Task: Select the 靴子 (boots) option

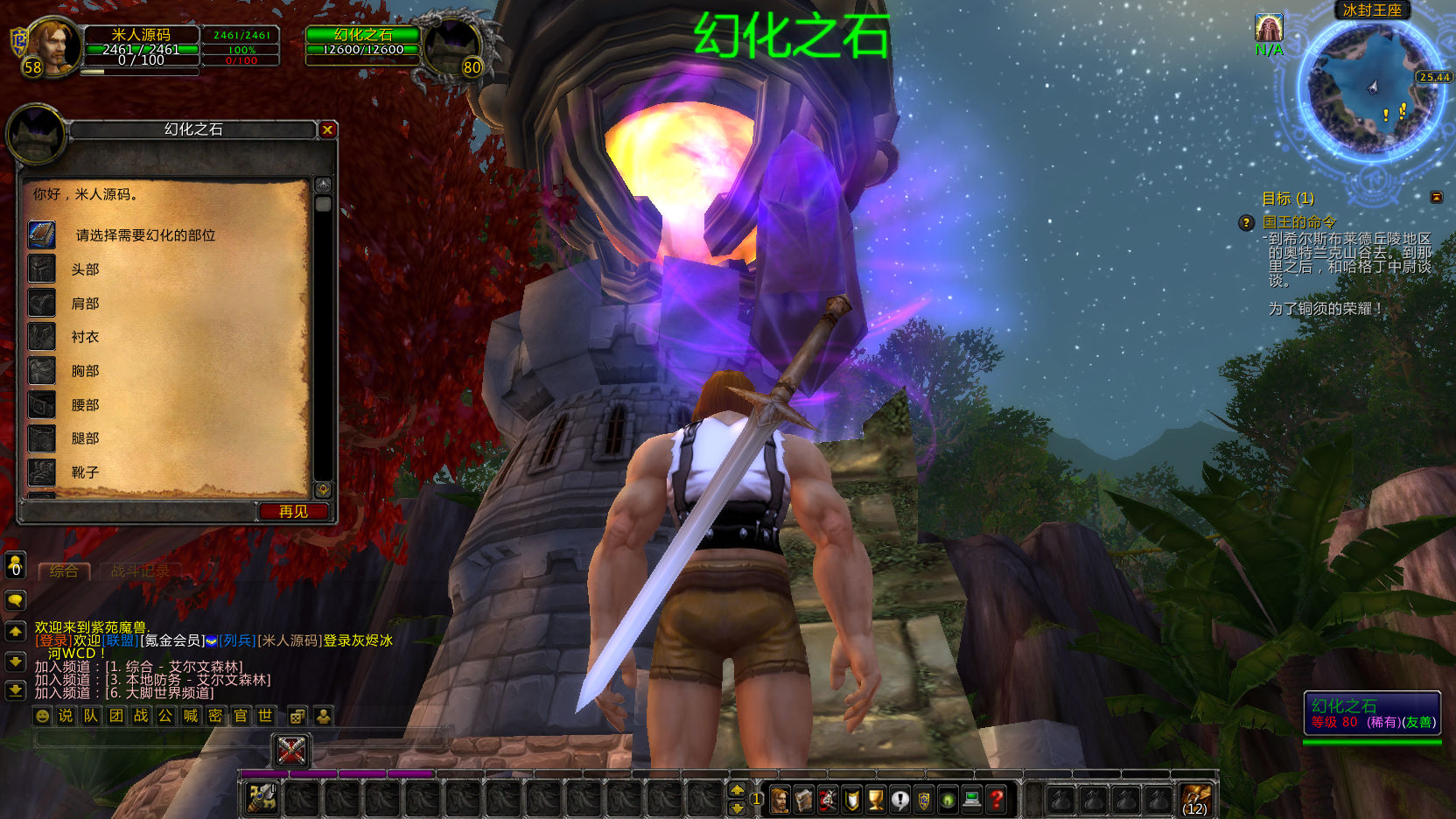Action: coord(85,472)
